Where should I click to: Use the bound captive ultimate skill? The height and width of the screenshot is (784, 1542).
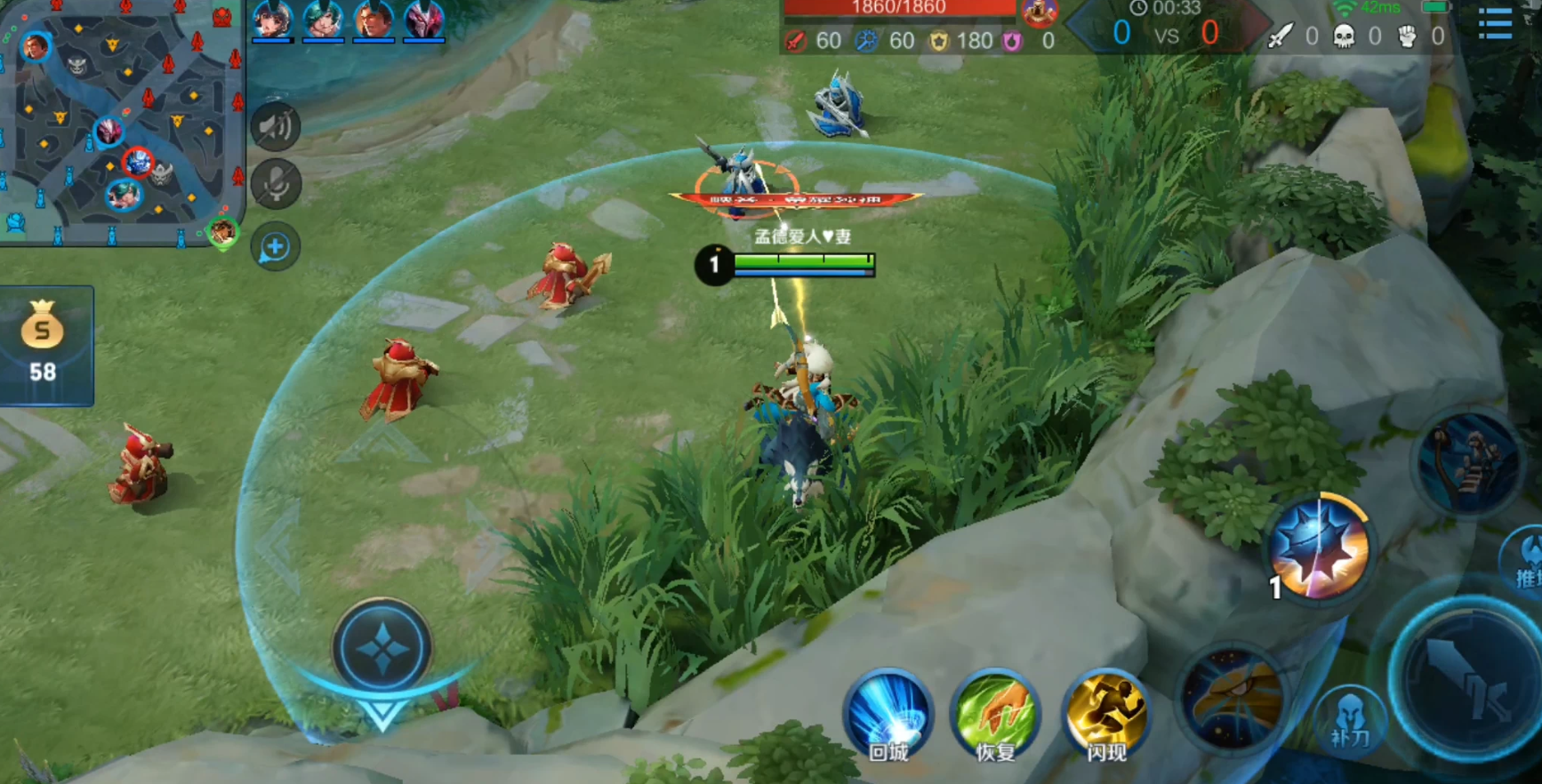1469,461
